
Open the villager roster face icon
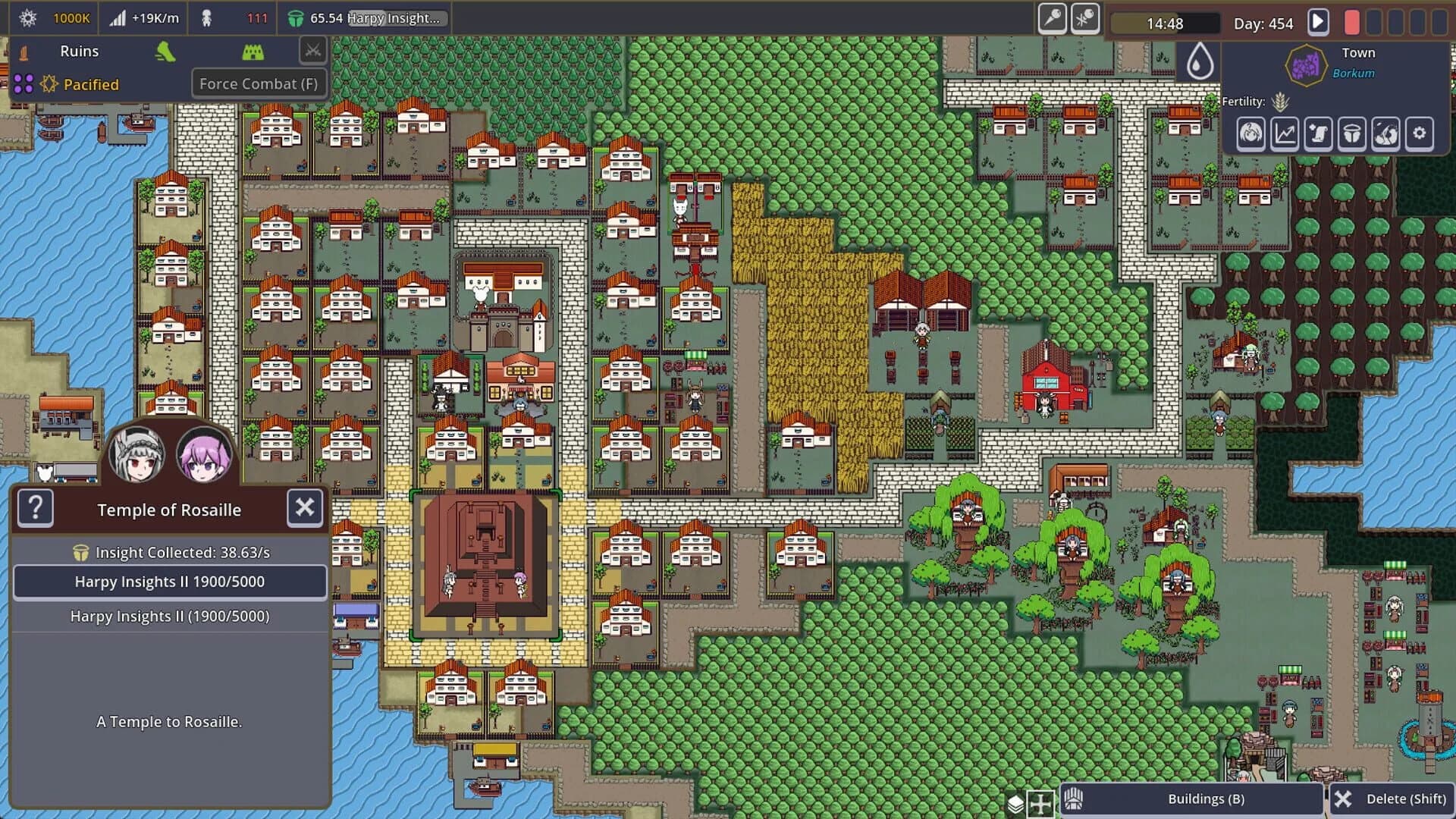[1250, 134]
